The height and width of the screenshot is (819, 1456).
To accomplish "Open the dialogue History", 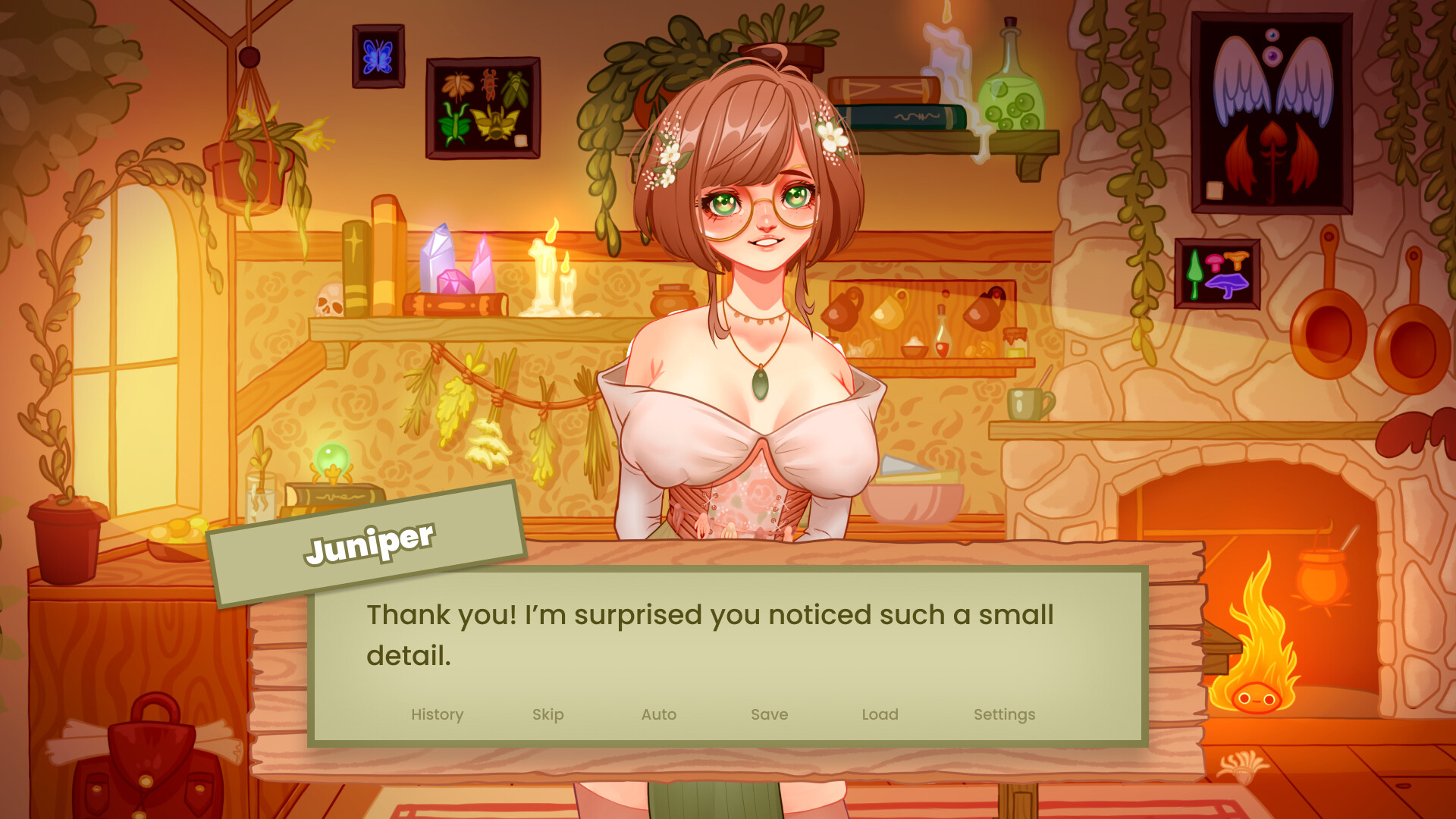I will click(437, 714).
